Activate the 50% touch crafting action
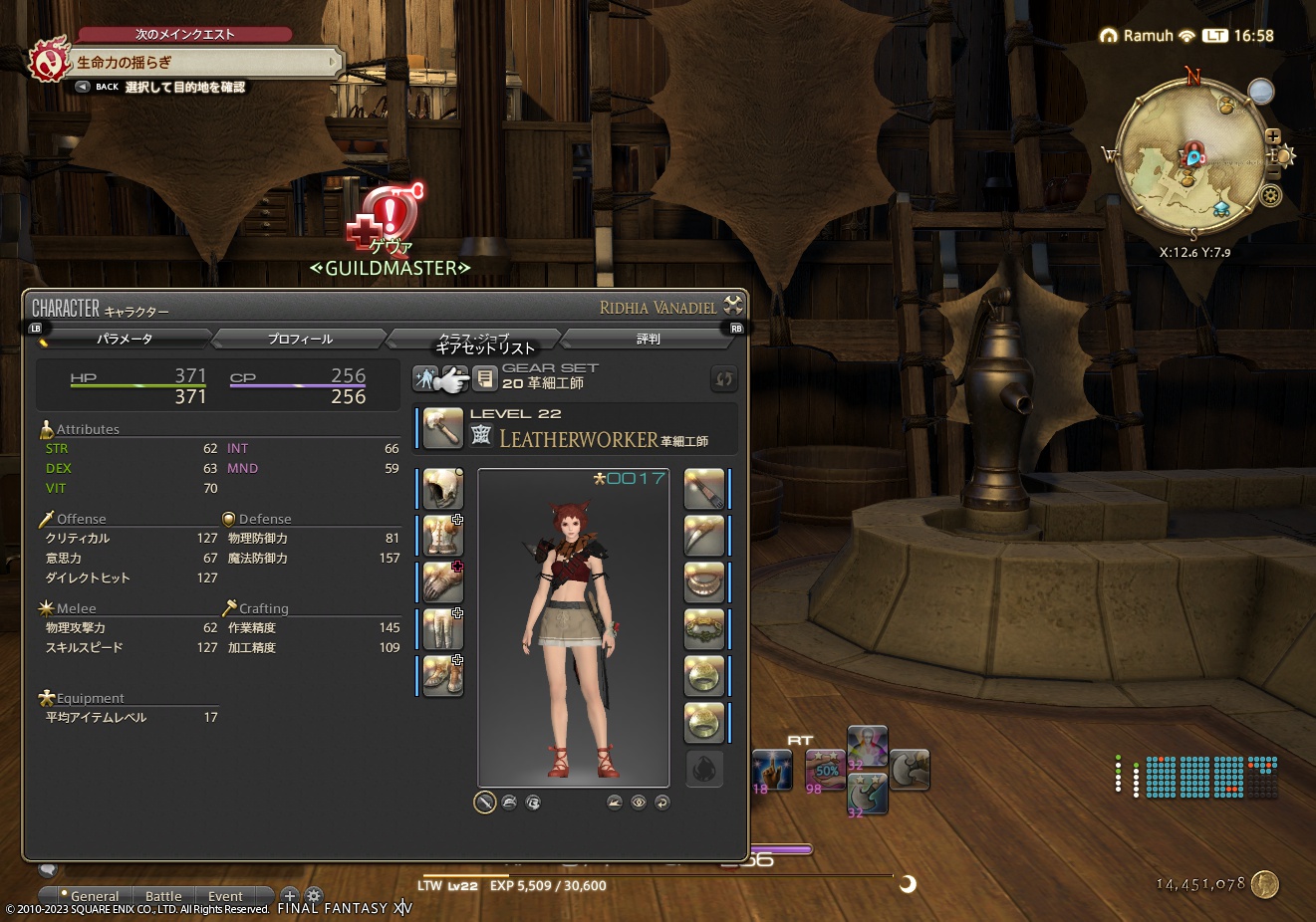Image resolution: width=1316 pixels, height=922 pixels. [824, 770]
